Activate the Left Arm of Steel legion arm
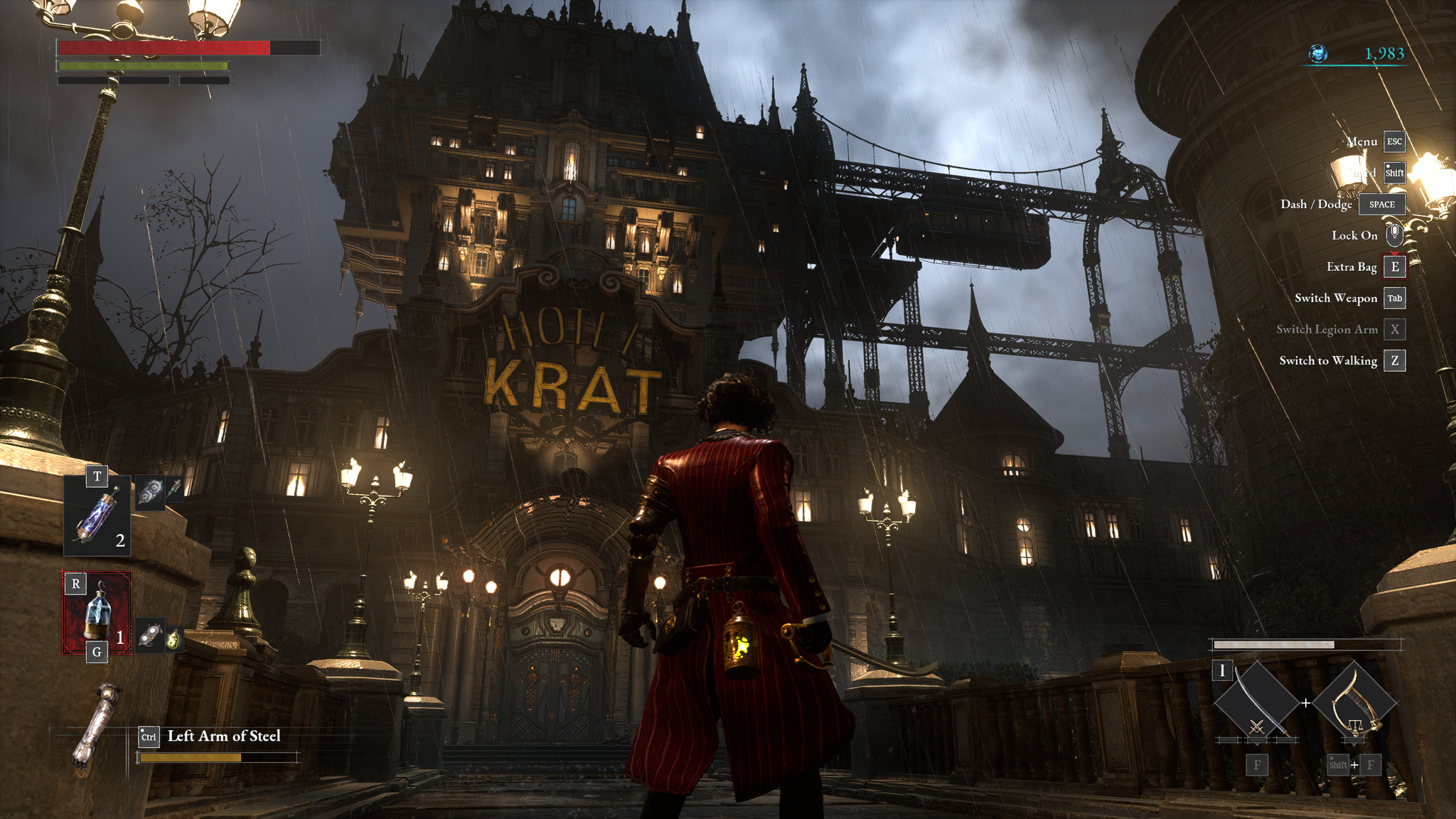The height and width of the screenshot is (819, 1456). click(95, 725)
